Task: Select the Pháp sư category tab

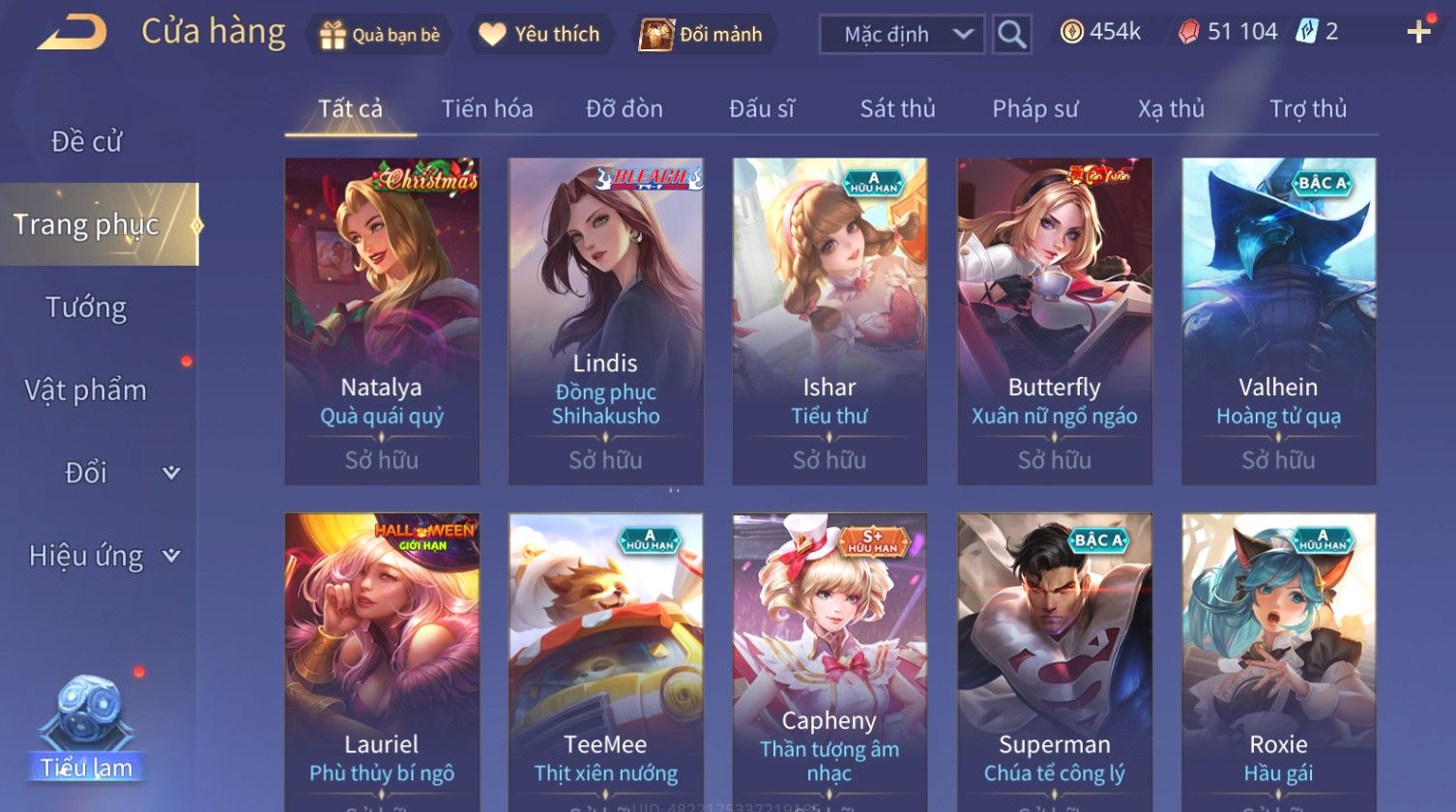Action: 1034,109
